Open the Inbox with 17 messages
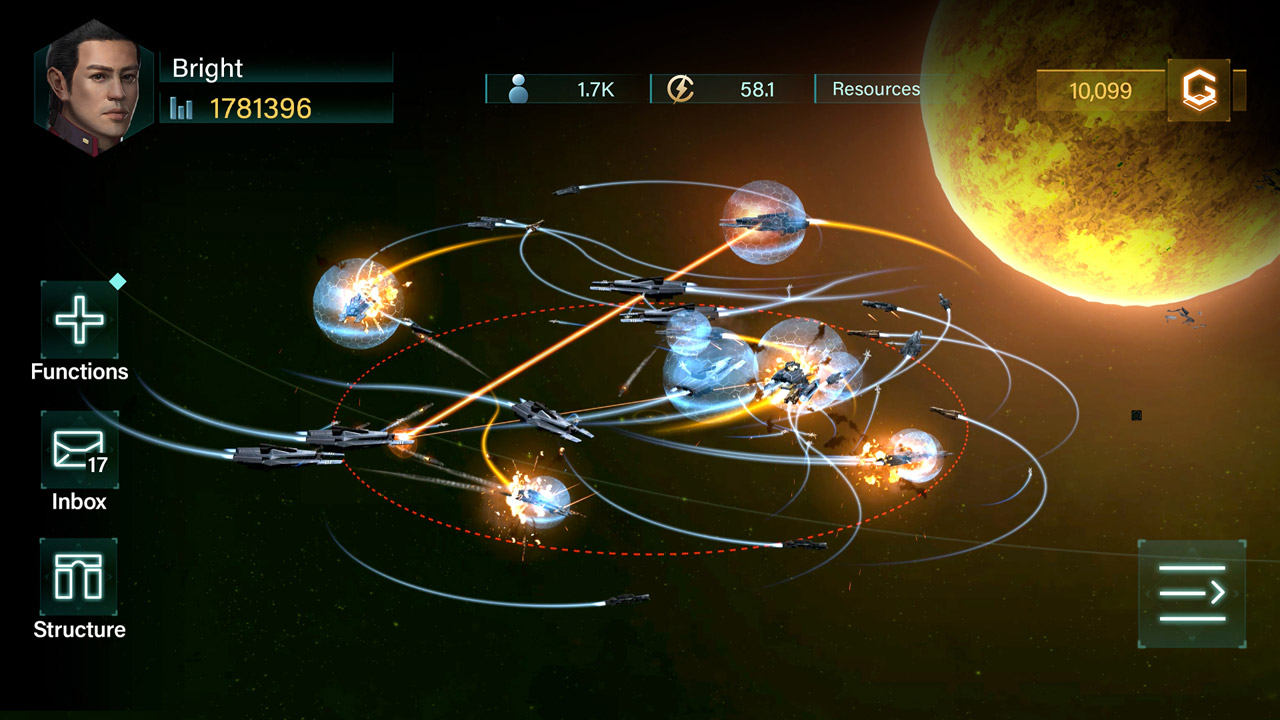The height and width of the screenshot is (720, 1280). pos(79,450)
